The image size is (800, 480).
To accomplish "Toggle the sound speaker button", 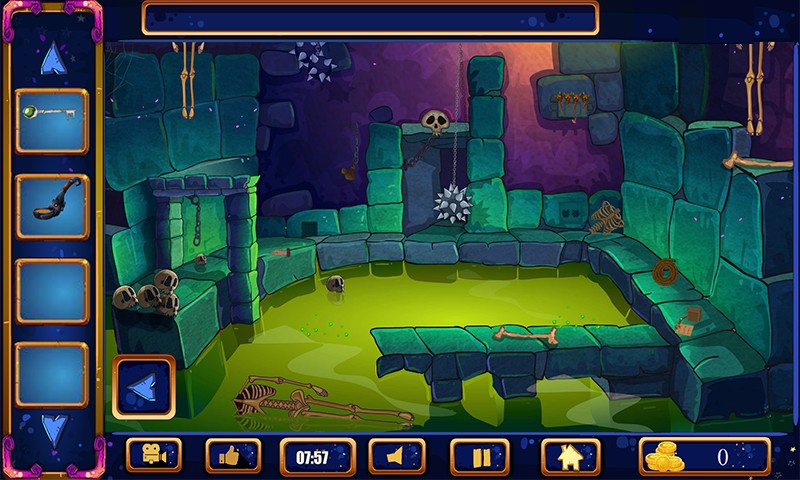I will 397,456.
